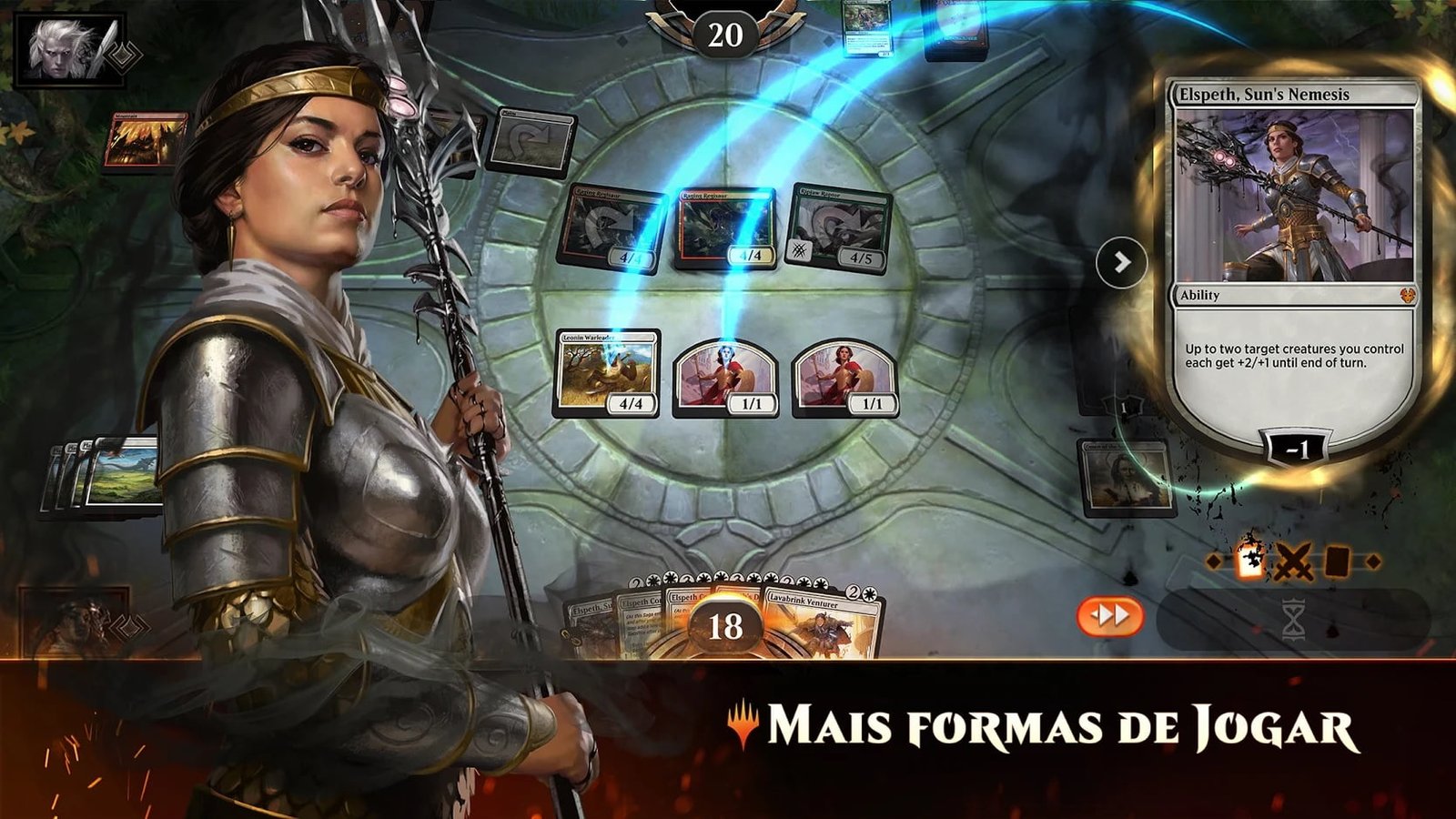Click the hourglass timer icon
The image size is (1456, 819).
pos(1294,620)
